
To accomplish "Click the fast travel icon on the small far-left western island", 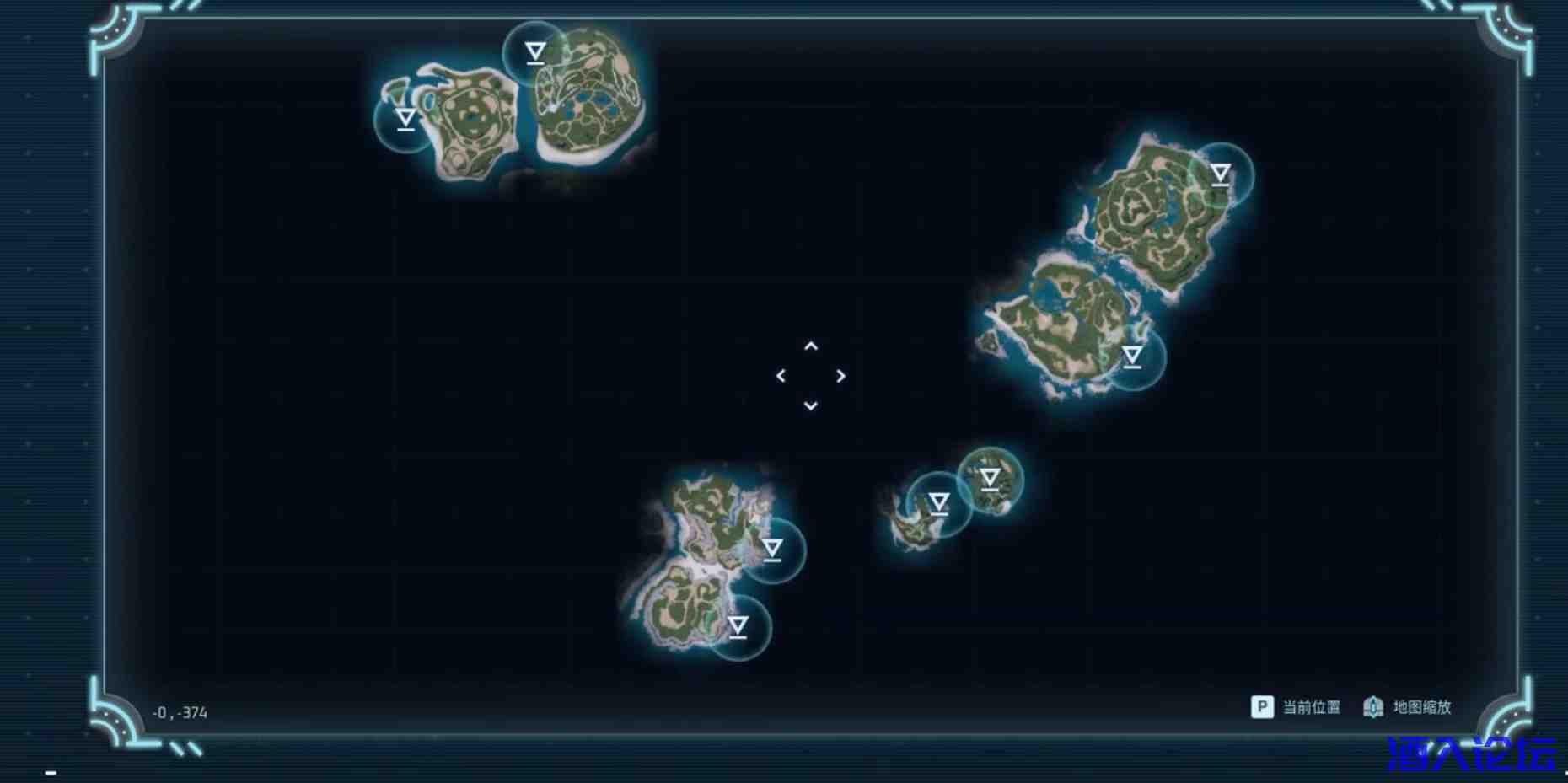I will 405,119.
